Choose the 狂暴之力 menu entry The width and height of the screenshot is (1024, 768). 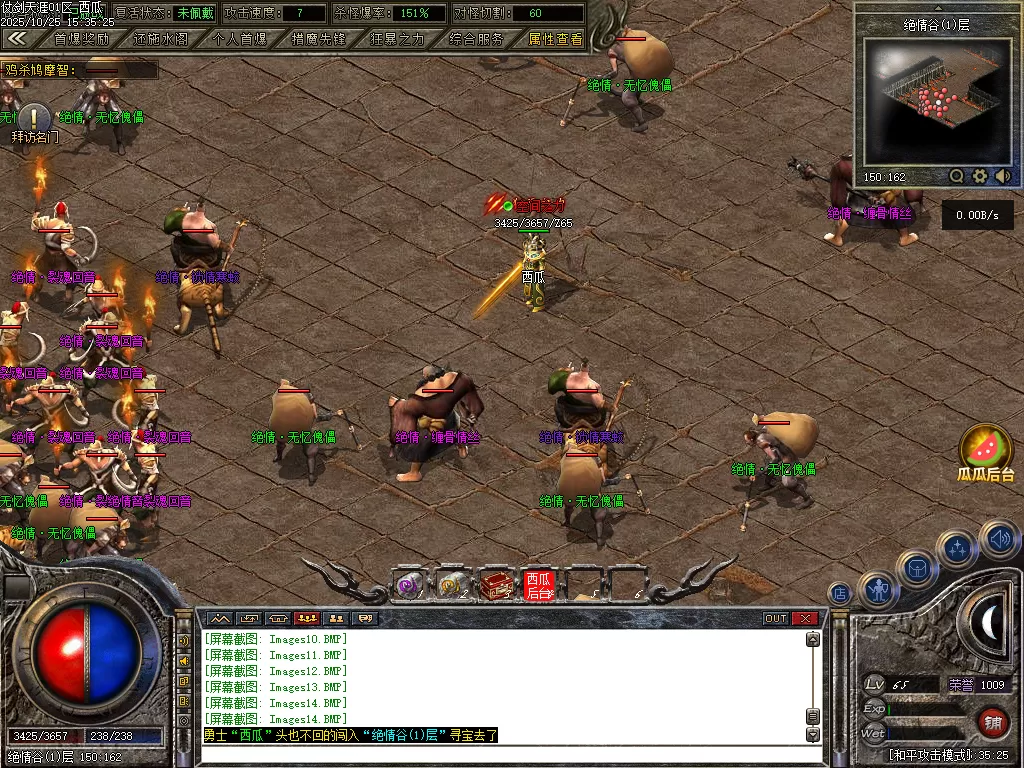[x=397, y=39]
